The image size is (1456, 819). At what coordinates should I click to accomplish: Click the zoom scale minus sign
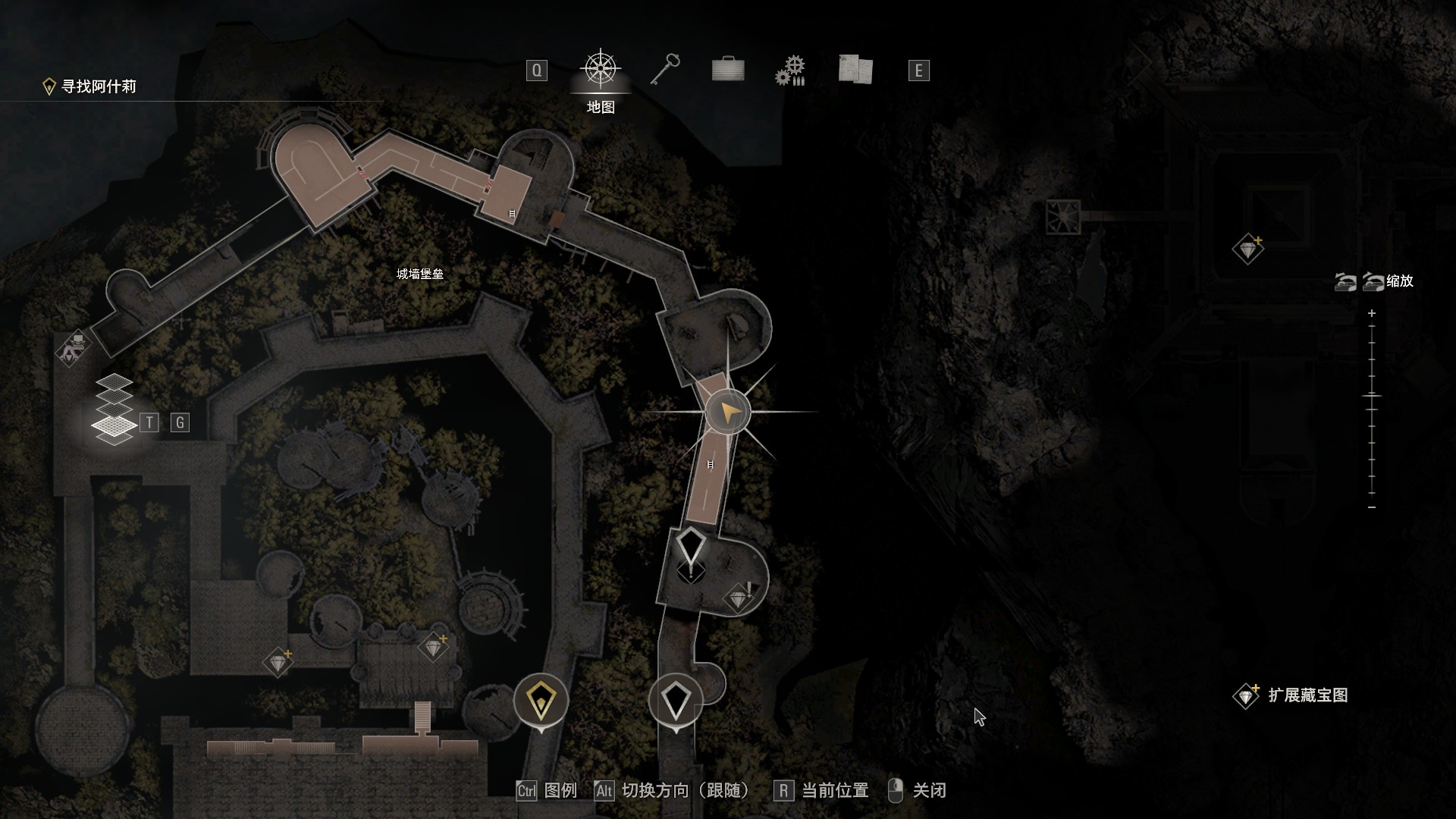pos(1372,507)
